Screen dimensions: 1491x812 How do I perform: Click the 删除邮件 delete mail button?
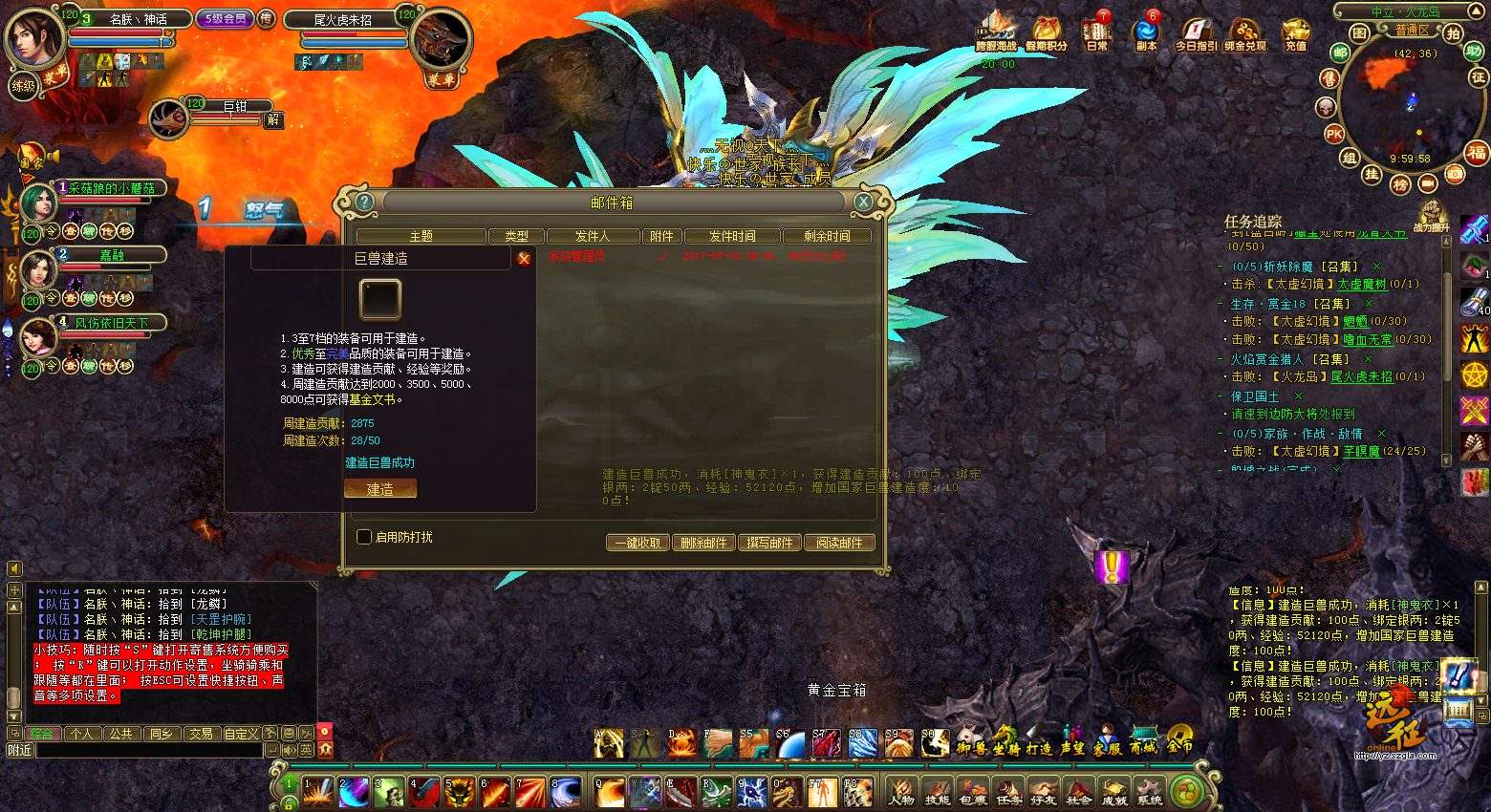pyautogui.click(x=703, y=543)
